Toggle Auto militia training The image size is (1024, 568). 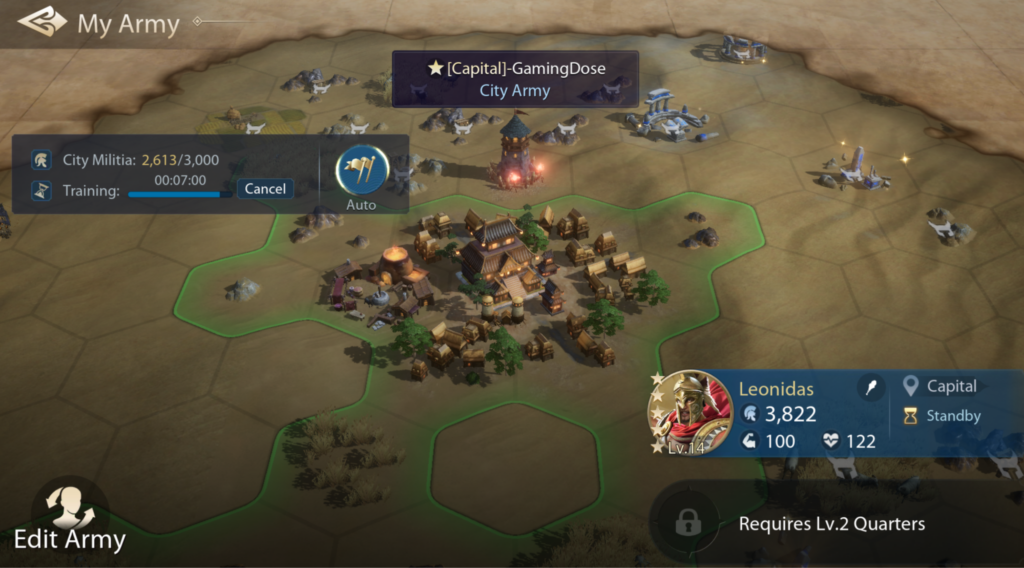pyautogui.click(x=361, y=175)
